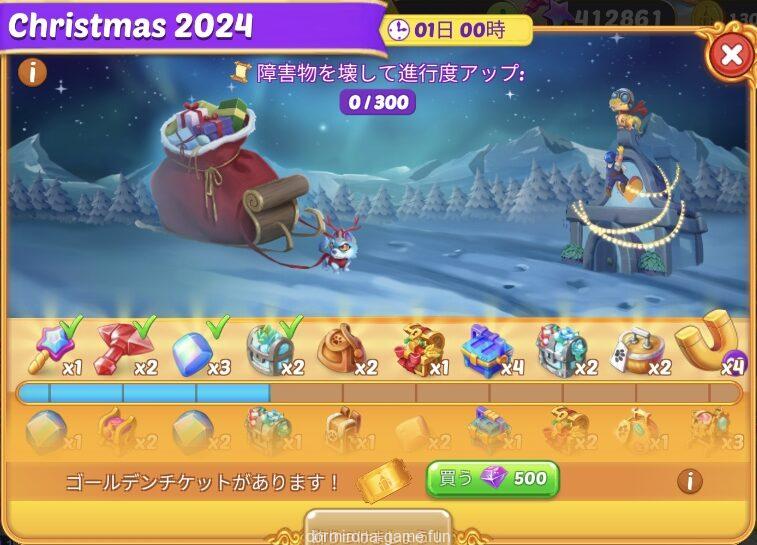757x545 pixels.
Task: Show golden ticket info details
Action: pos(689,481)
